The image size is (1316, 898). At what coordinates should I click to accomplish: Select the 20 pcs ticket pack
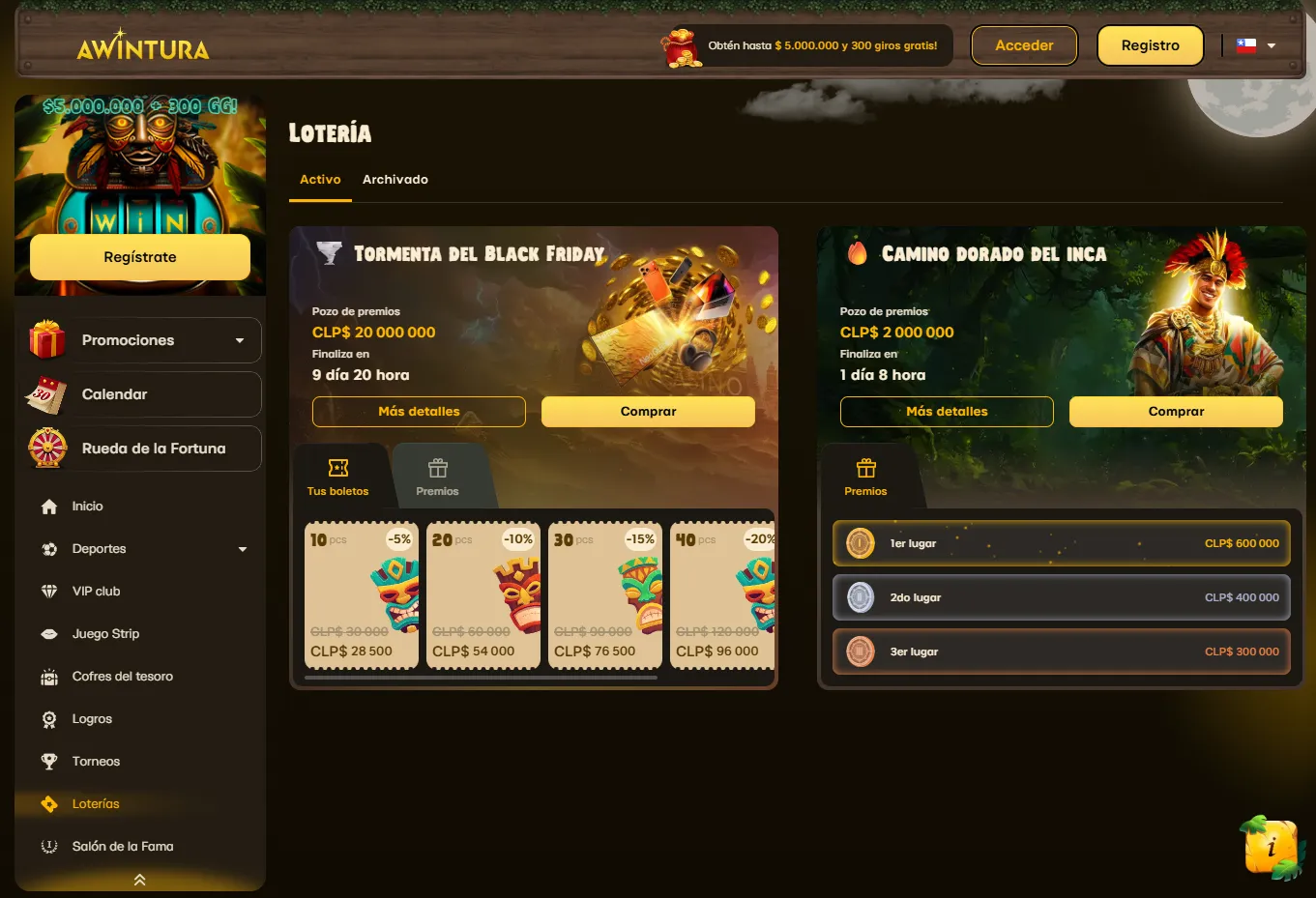483,595
